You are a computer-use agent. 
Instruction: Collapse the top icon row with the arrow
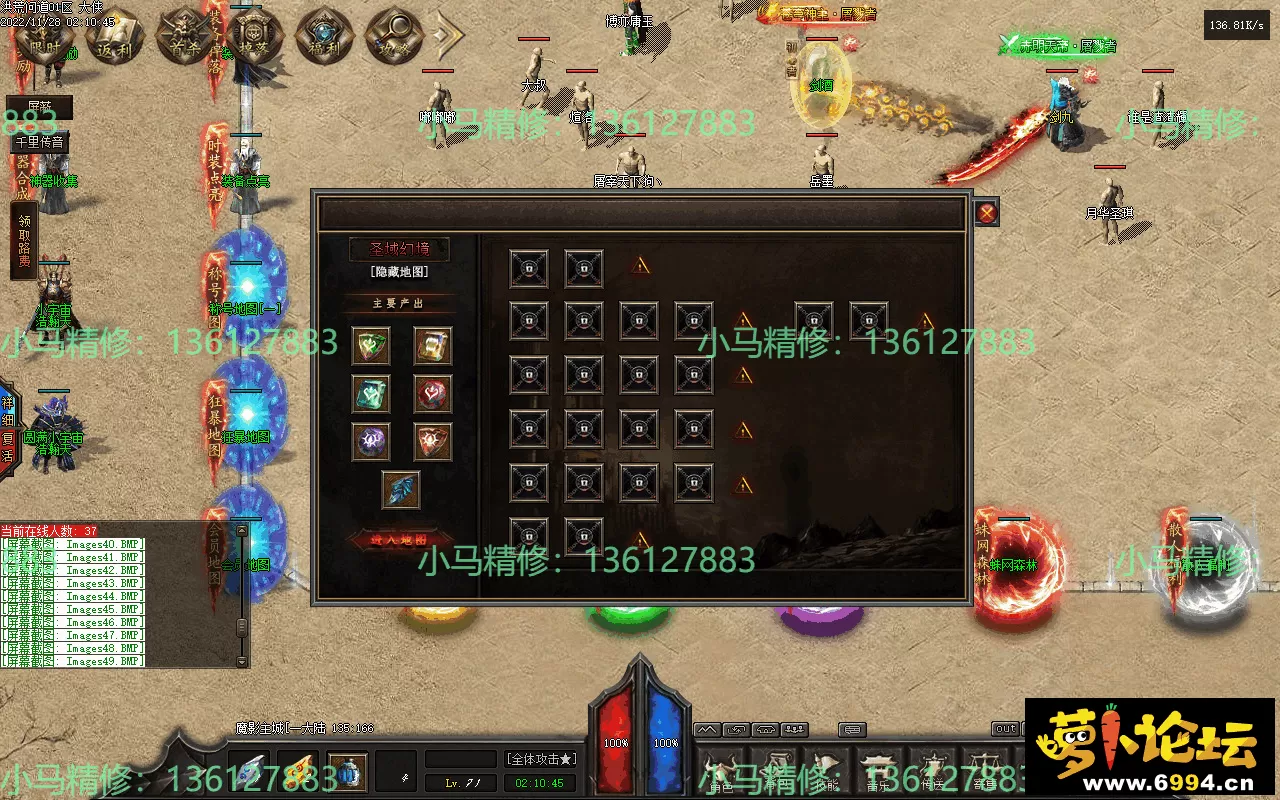[447, 36]
